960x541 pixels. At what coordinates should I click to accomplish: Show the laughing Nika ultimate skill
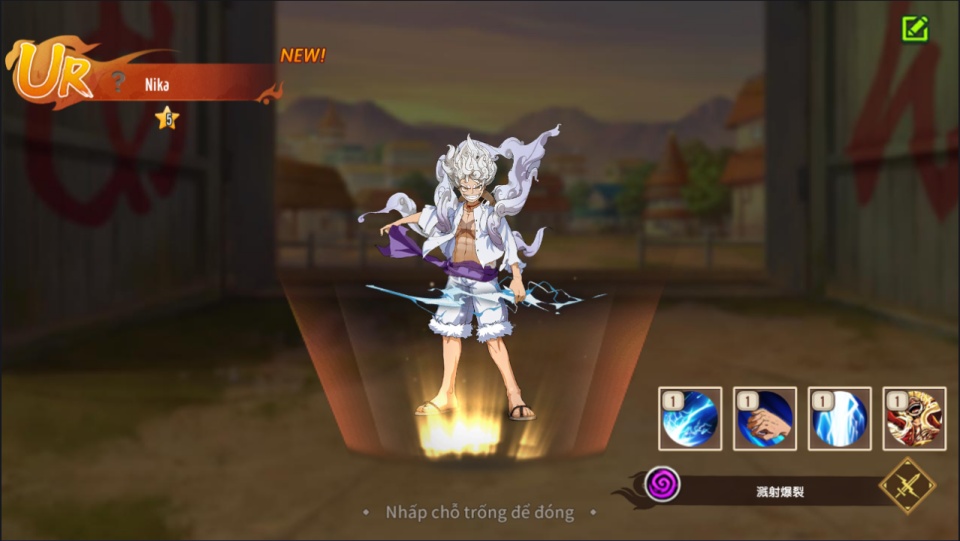tap(914, 418)
